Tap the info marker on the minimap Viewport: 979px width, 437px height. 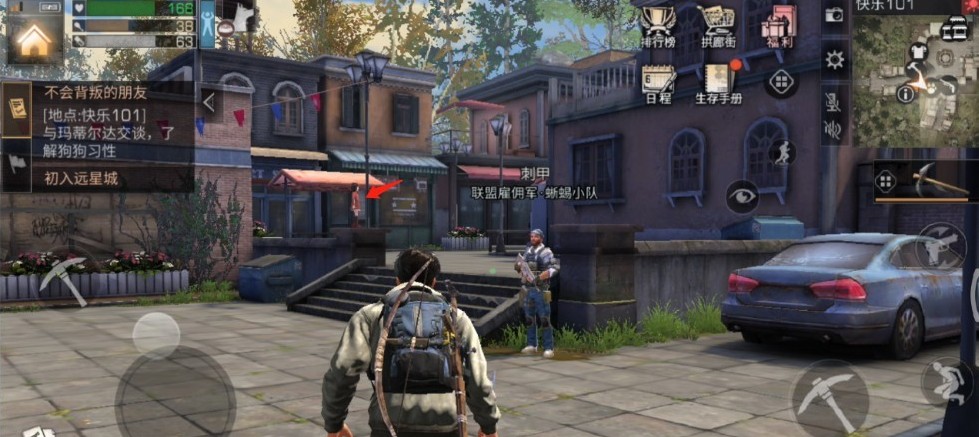pyautogui.click(x=906, y=93)
